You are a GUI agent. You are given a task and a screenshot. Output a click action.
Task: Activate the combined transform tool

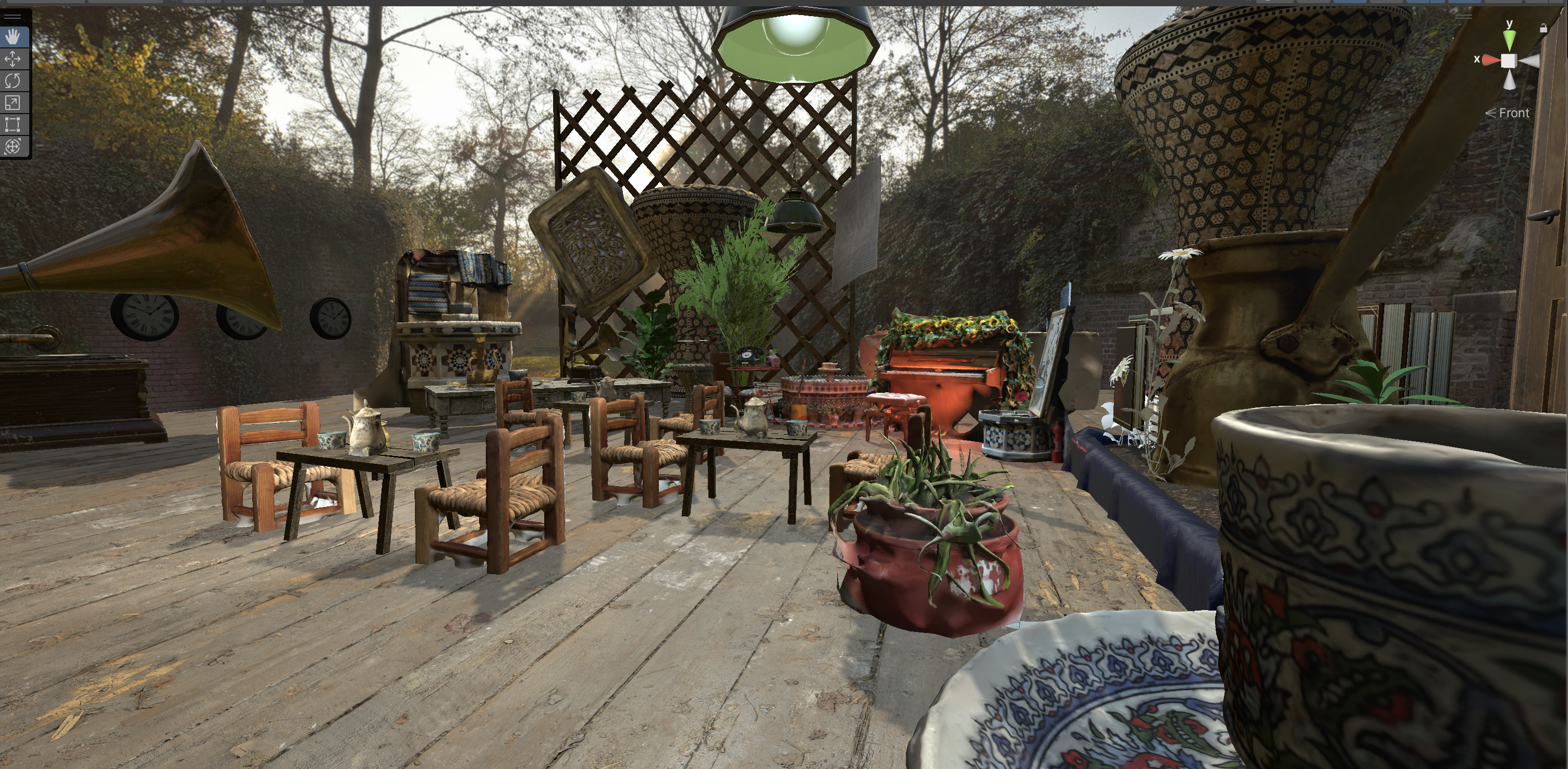[13, 146]
